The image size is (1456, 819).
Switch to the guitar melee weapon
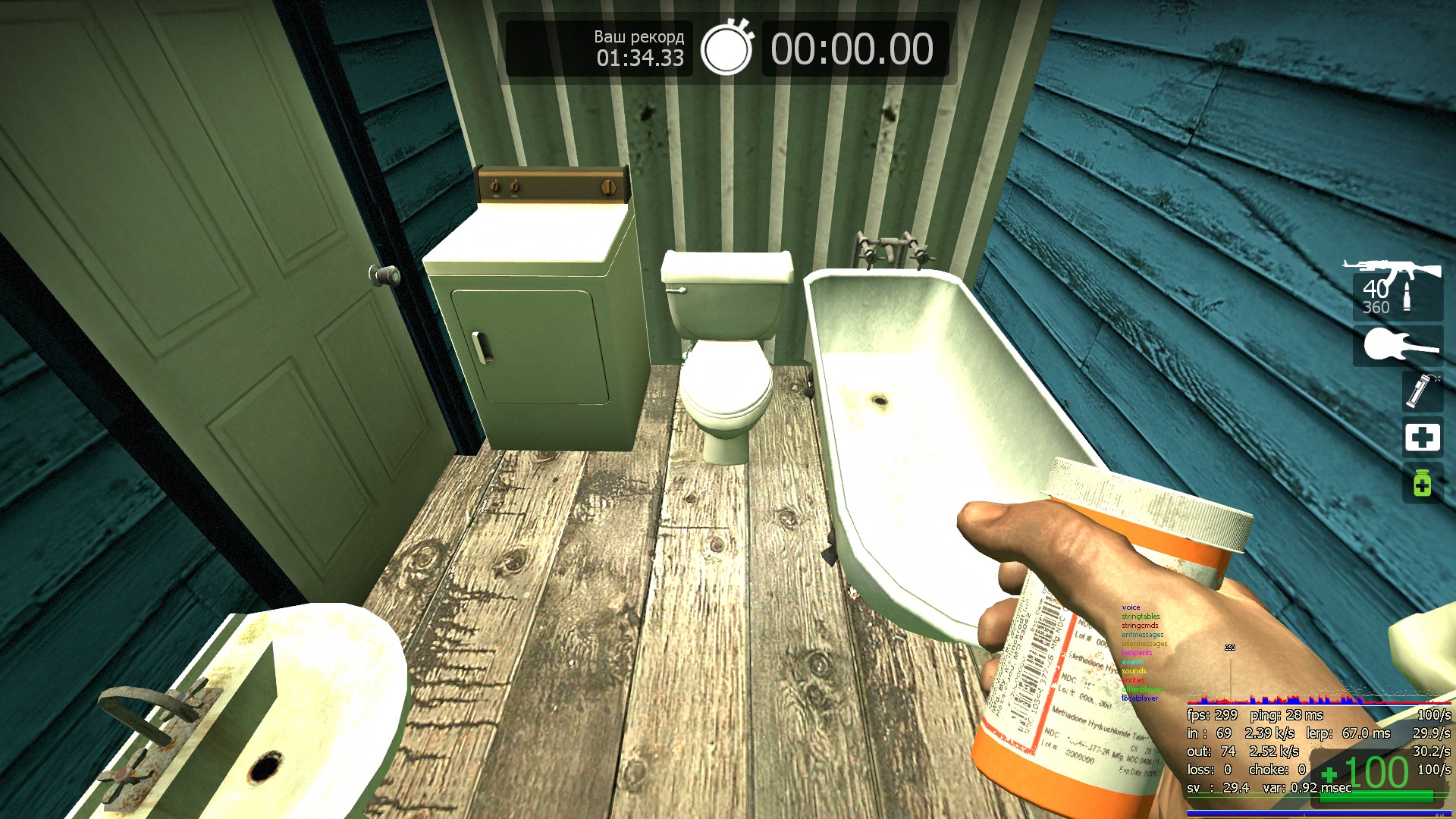click(1398, 346)
